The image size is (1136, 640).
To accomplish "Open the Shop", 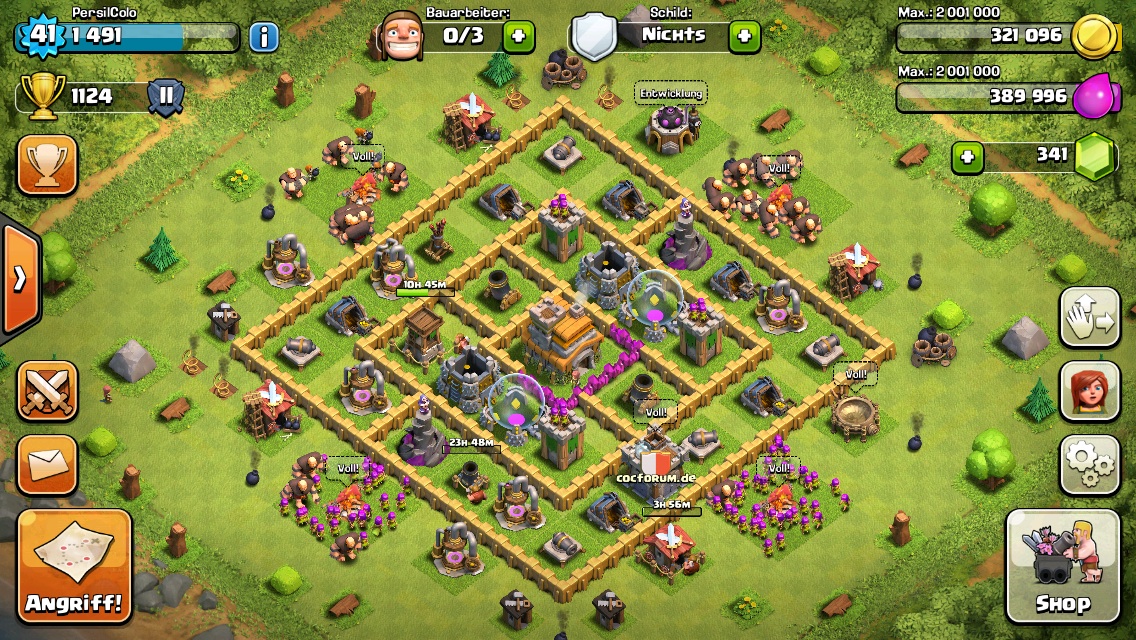I will (x=1062, y=566).
